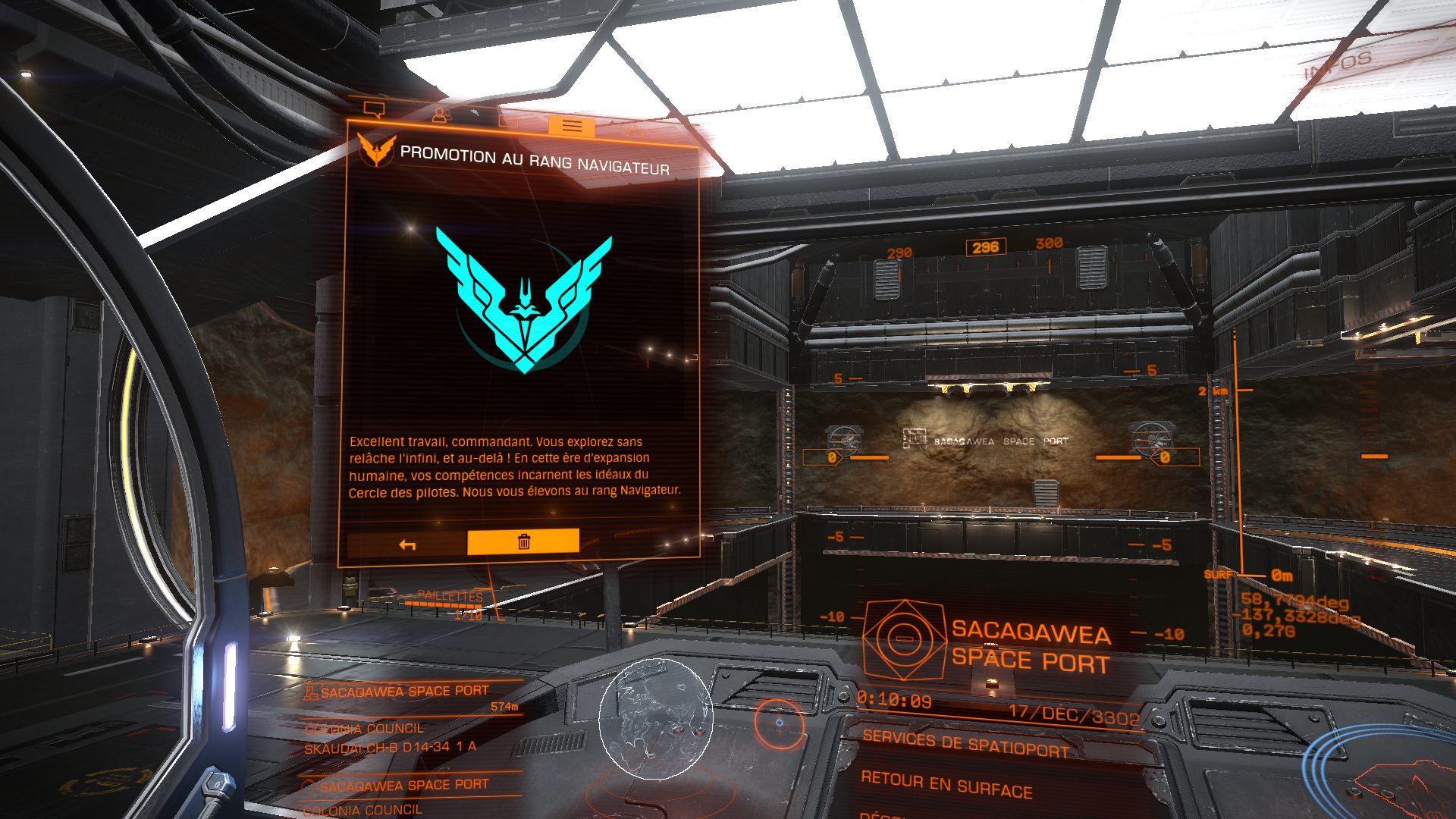Image resolution: width=1456 pixels, height=819 pixels.
Task: Select the first Sacaqawea Space Port nav entry
Action: click(x=404, y=692)
